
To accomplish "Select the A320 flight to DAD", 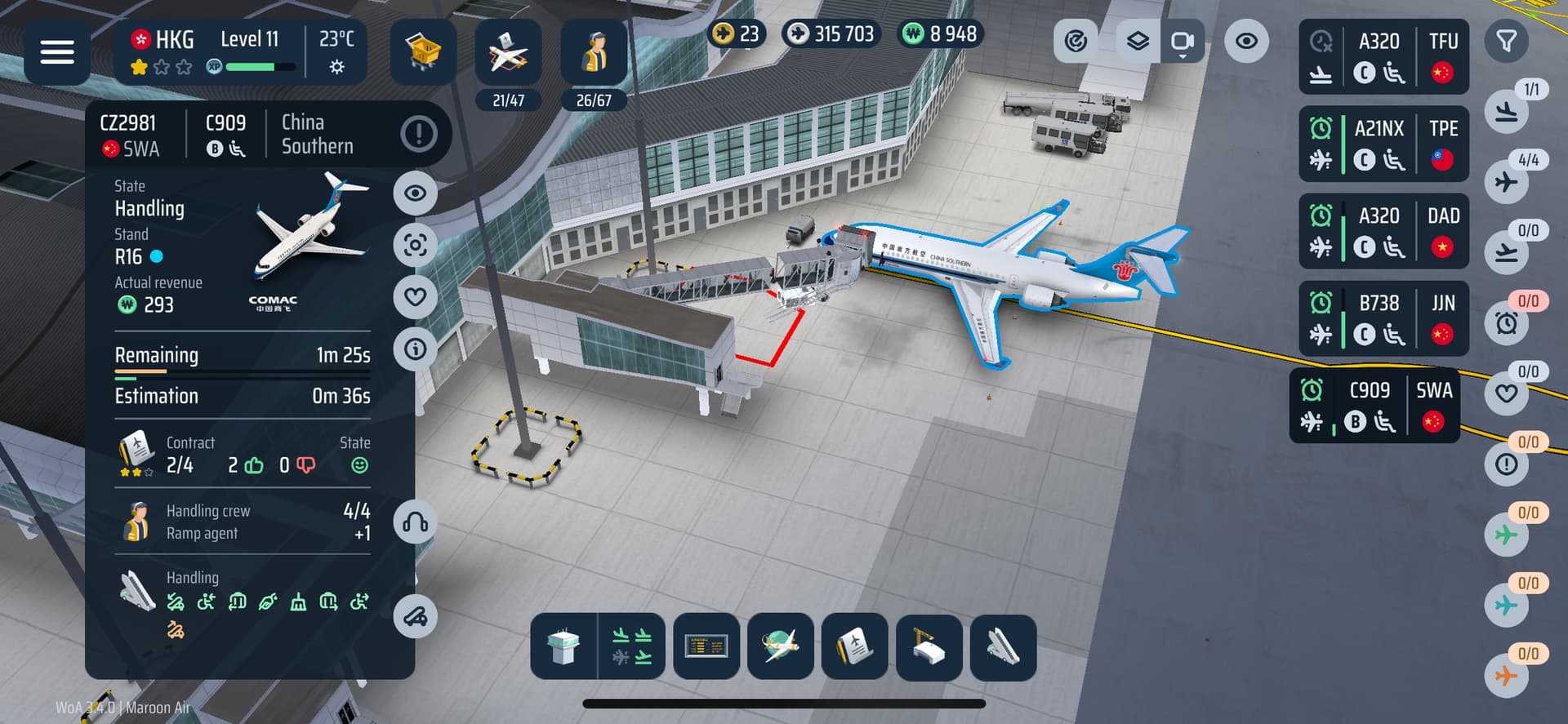I will pyautogui.click(x=1383, y=231).
